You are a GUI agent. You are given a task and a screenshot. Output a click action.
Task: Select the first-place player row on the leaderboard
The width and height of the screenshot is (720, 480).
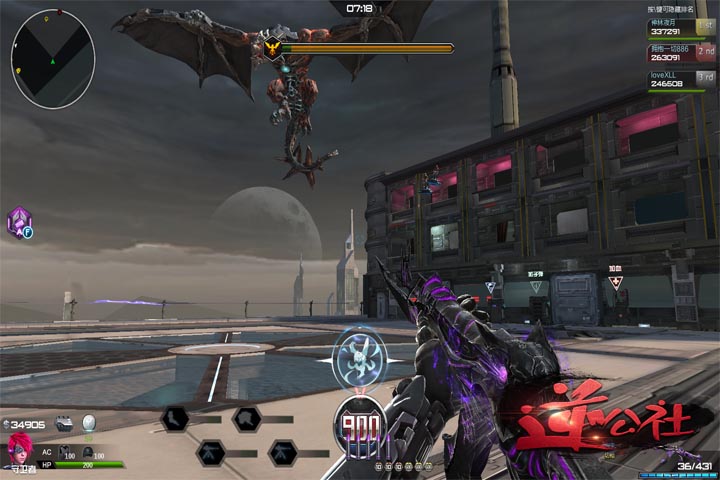point(682,25)
